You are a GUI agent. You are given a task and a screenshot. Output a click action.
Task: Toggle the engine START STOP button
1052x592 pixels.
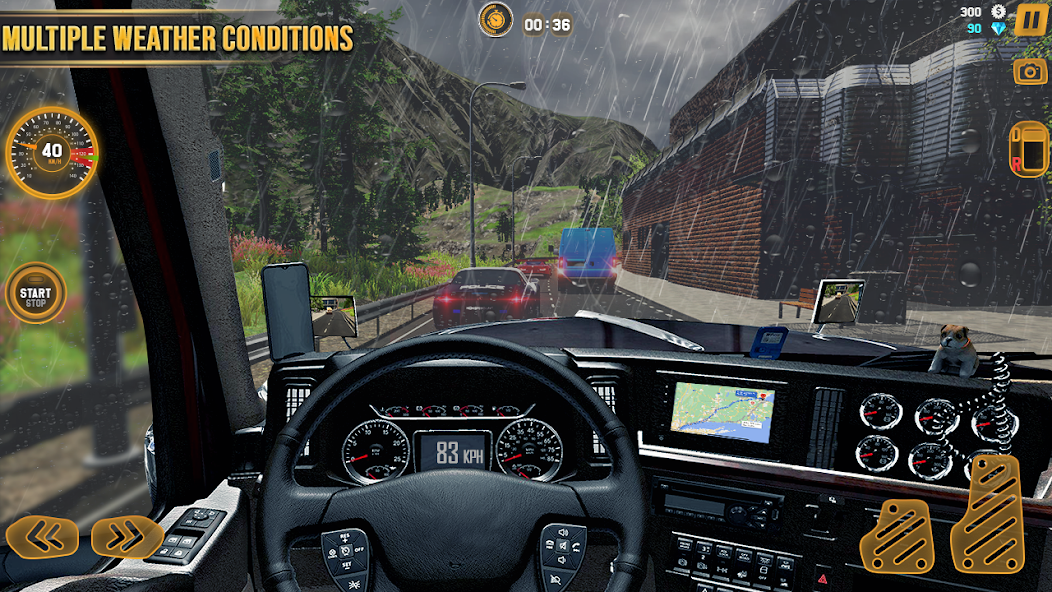pos(35,294)
